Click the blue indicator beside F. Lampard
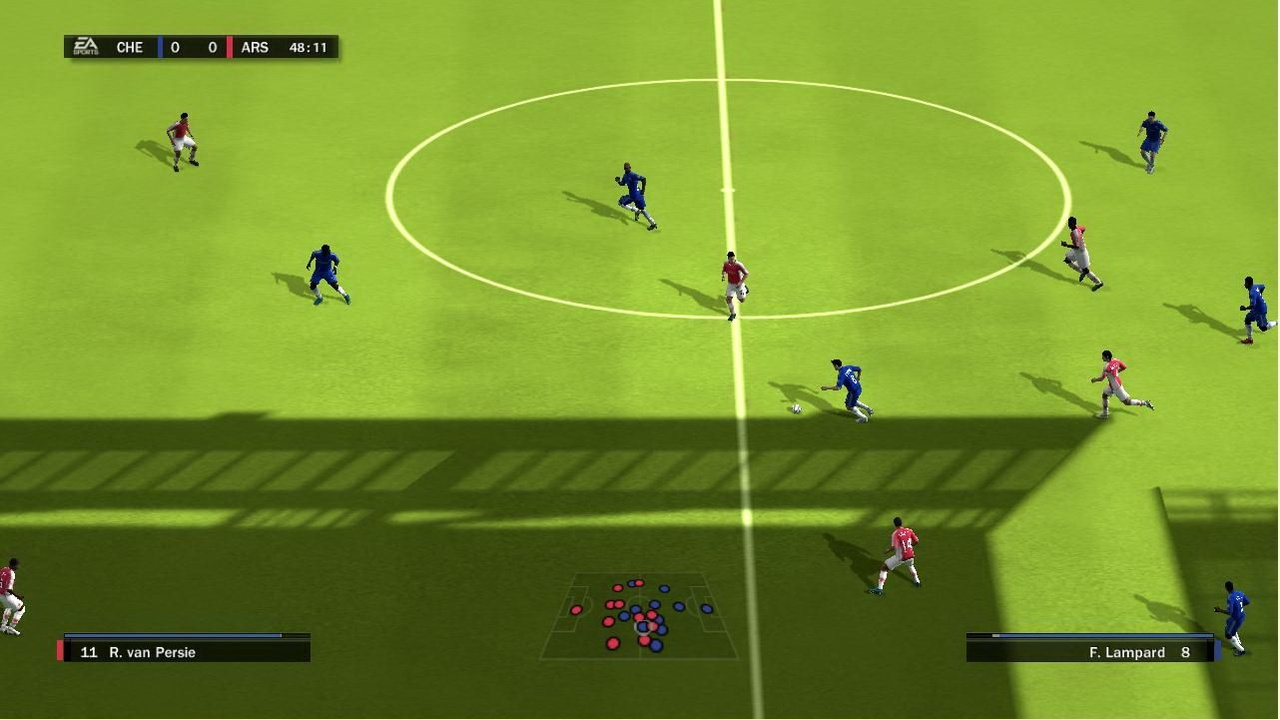The height and width of the screenshot is (720, 1280). click(1218, 651)
